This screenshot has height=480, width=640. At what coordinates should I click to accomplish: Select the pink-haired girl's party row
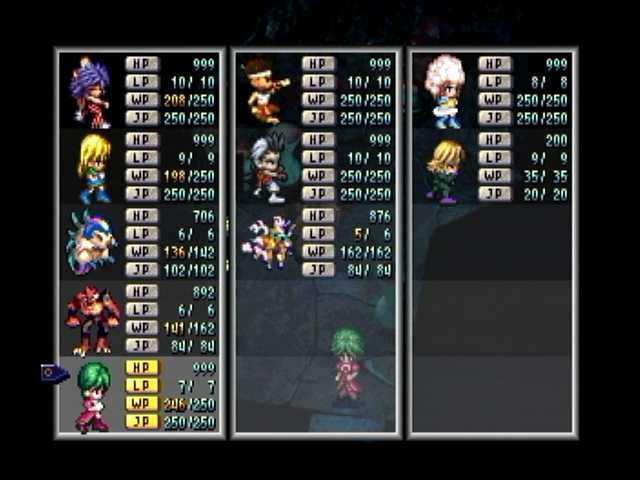[494, 91]
